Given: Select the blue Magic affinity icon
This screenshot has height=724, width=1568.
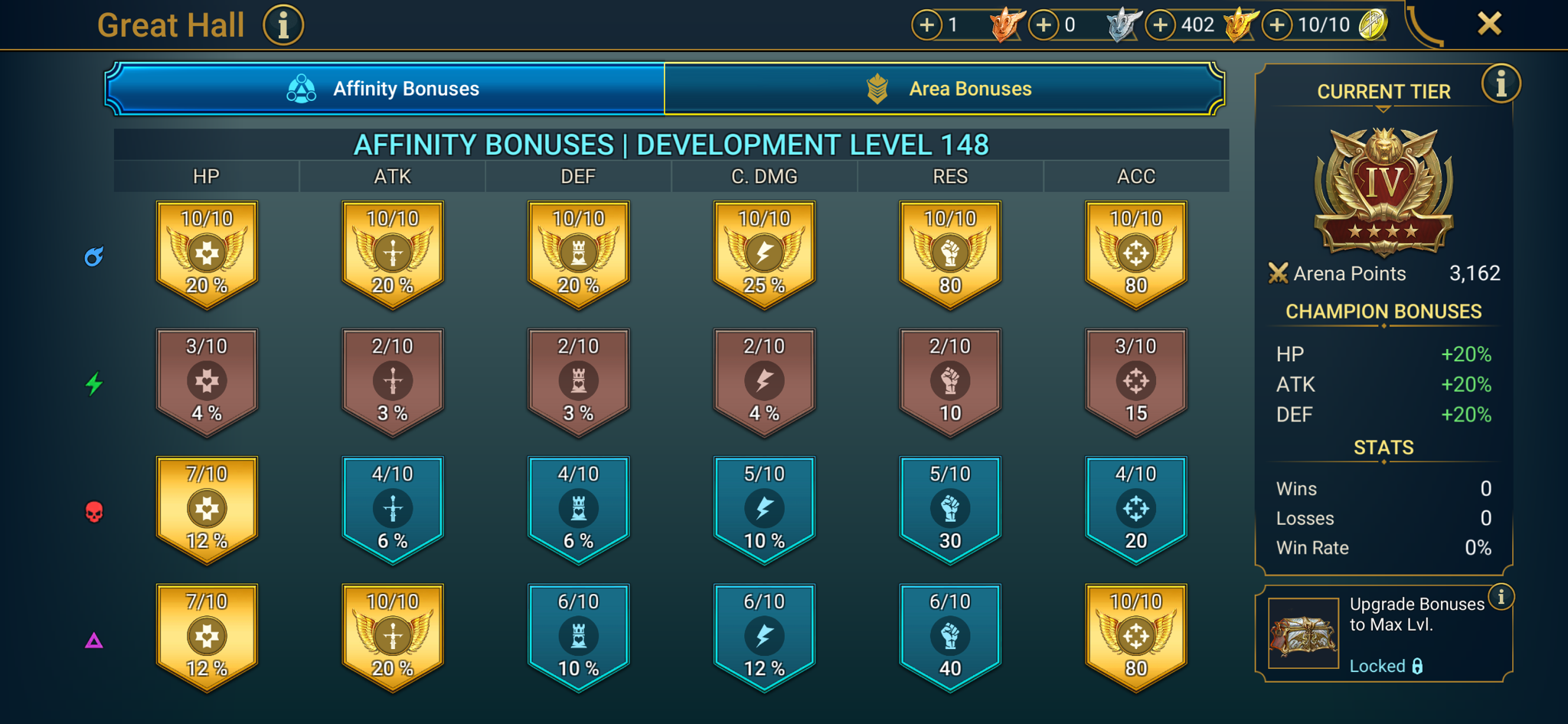Looking at the screenshot, I should pyautogui.click(x=93, y=258).
